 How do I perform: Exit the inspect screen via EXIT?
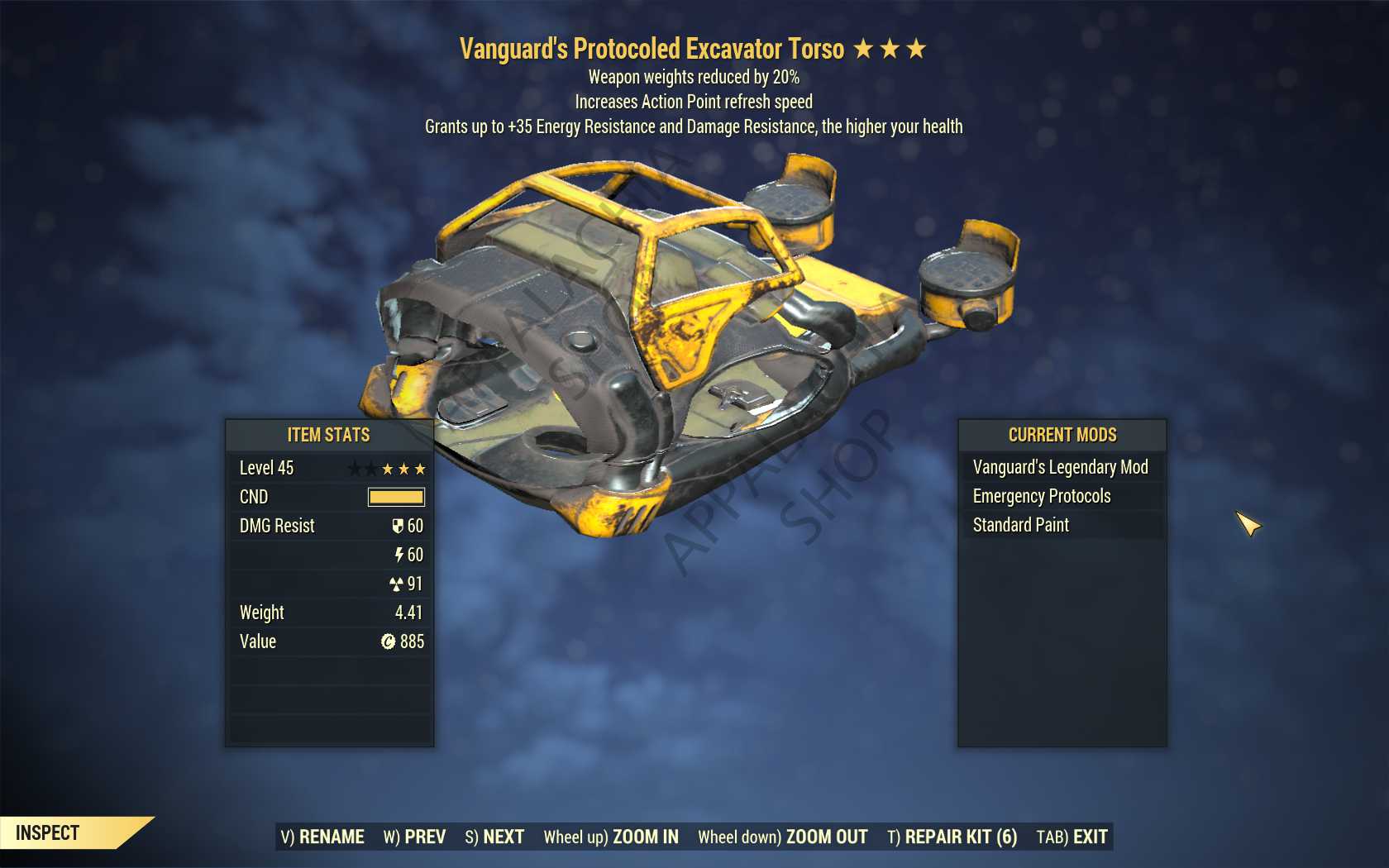click(1072, 837)
